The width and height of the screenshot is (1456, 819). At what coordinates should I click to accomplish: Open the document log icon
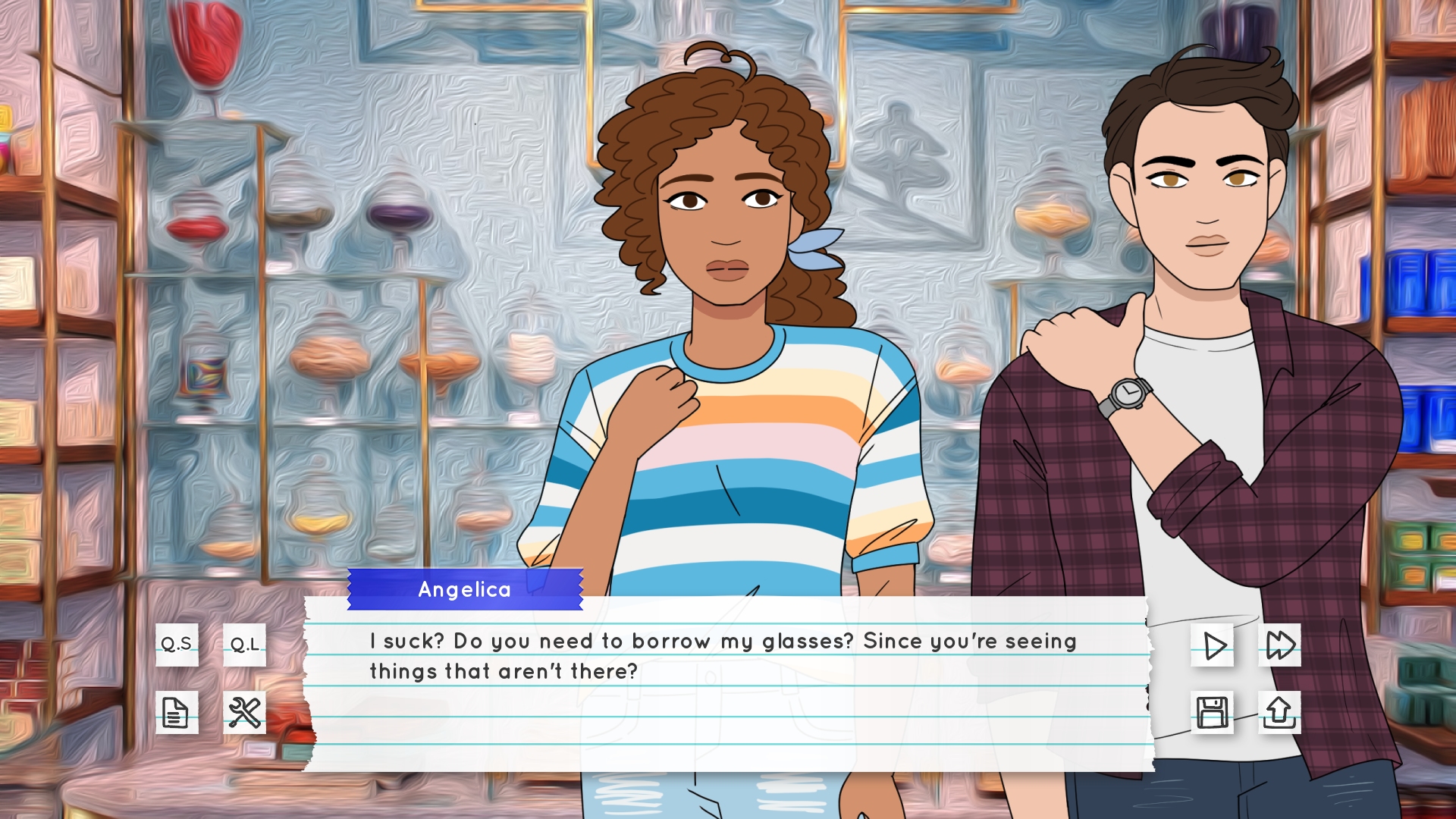pyautogui.click(x=177, y=712)
